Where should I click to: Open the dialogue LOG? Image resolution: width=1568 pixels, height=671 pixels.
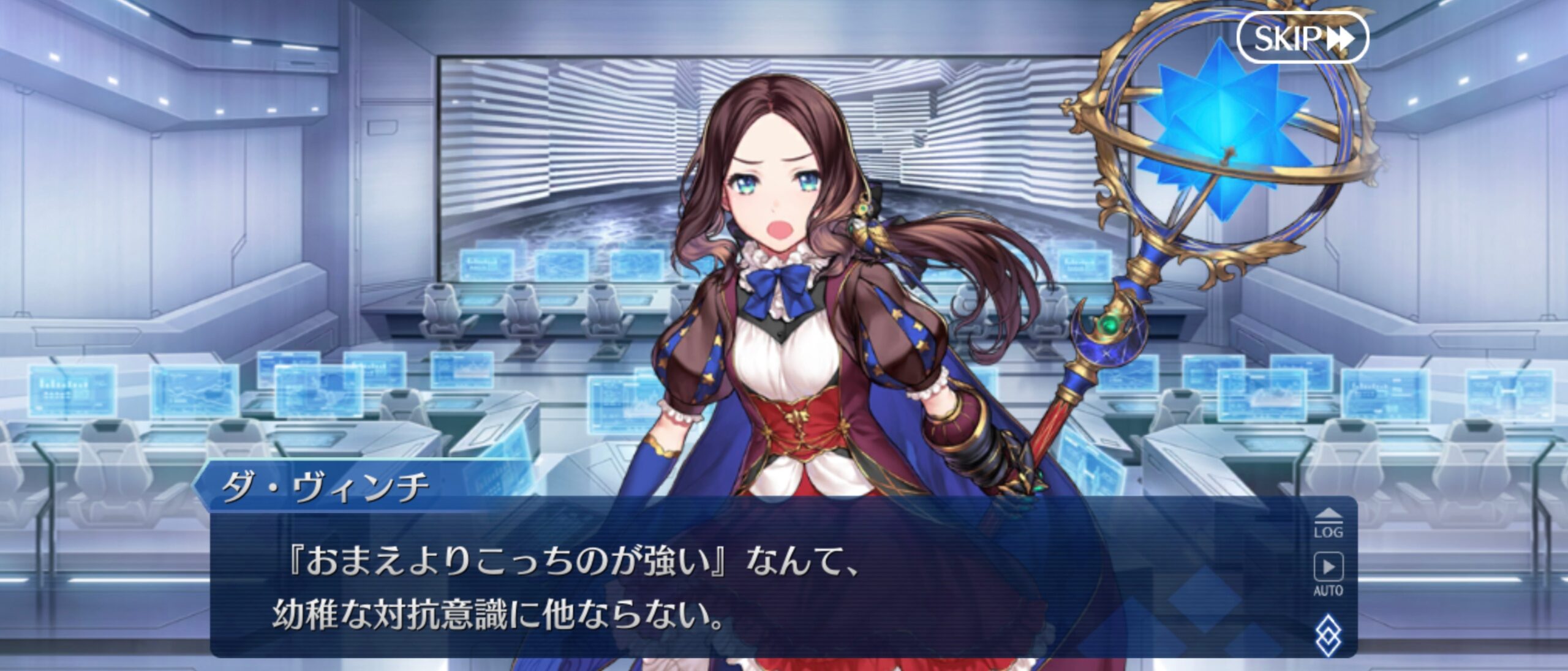pos(1328,524)
